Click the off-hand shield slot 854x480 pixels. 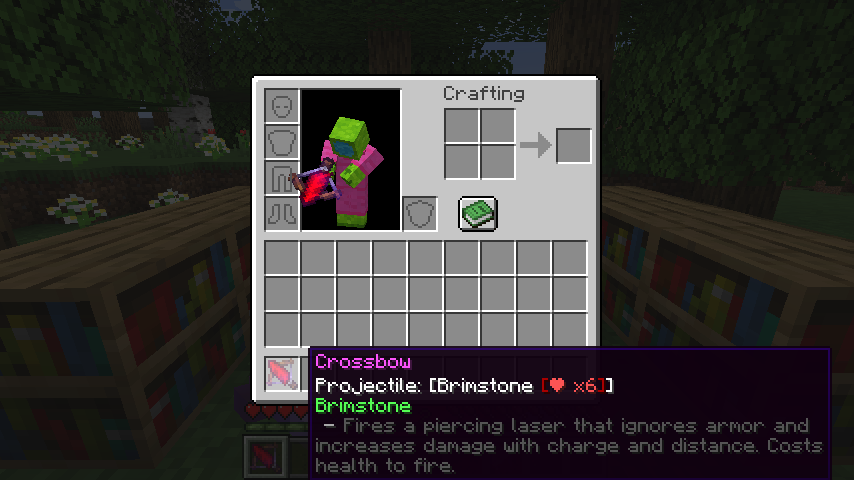point(420,213)
